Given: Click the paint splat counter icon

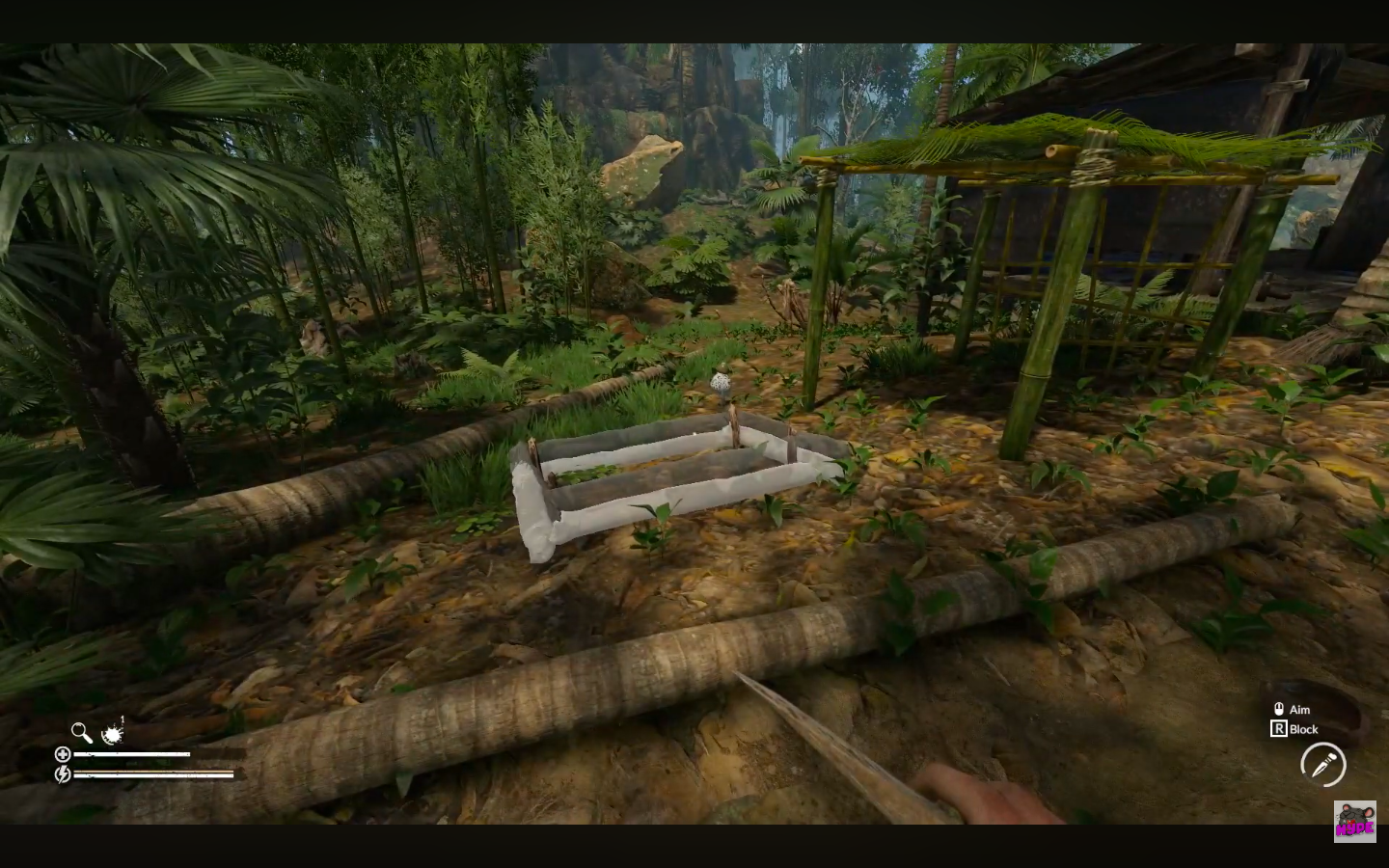Looking at the screenshot, I should (113, 734).
